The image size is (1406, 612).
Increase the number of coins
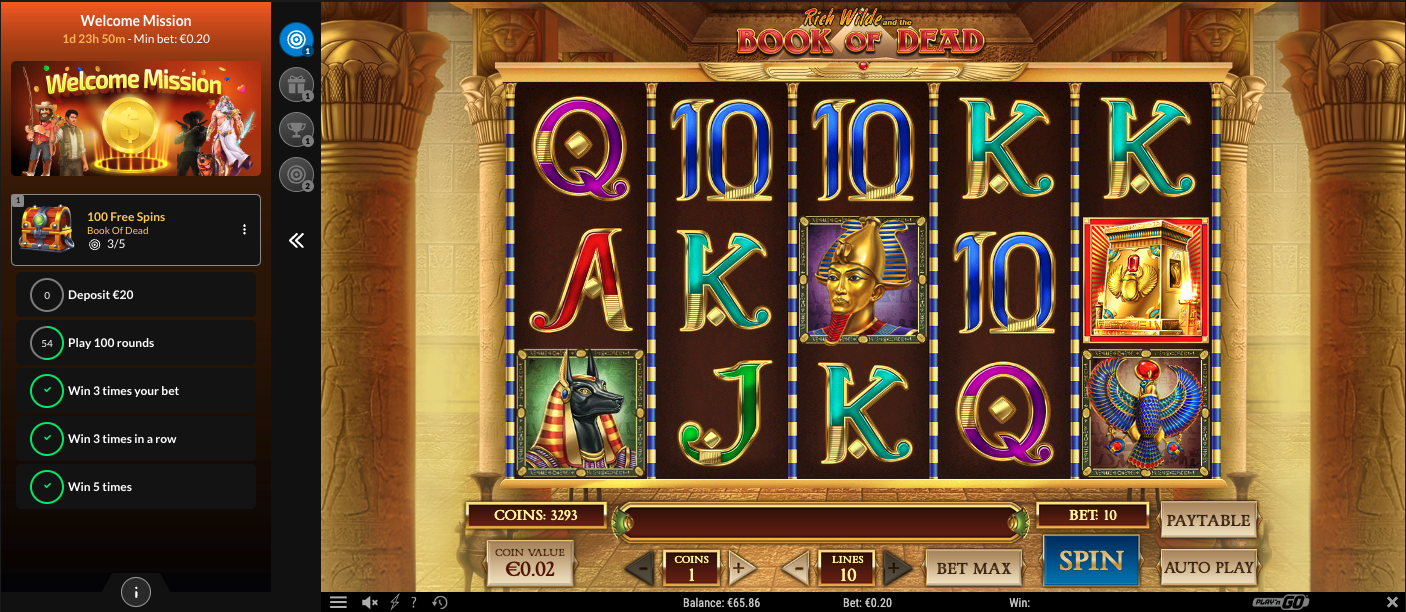click(x=742, y=569)
